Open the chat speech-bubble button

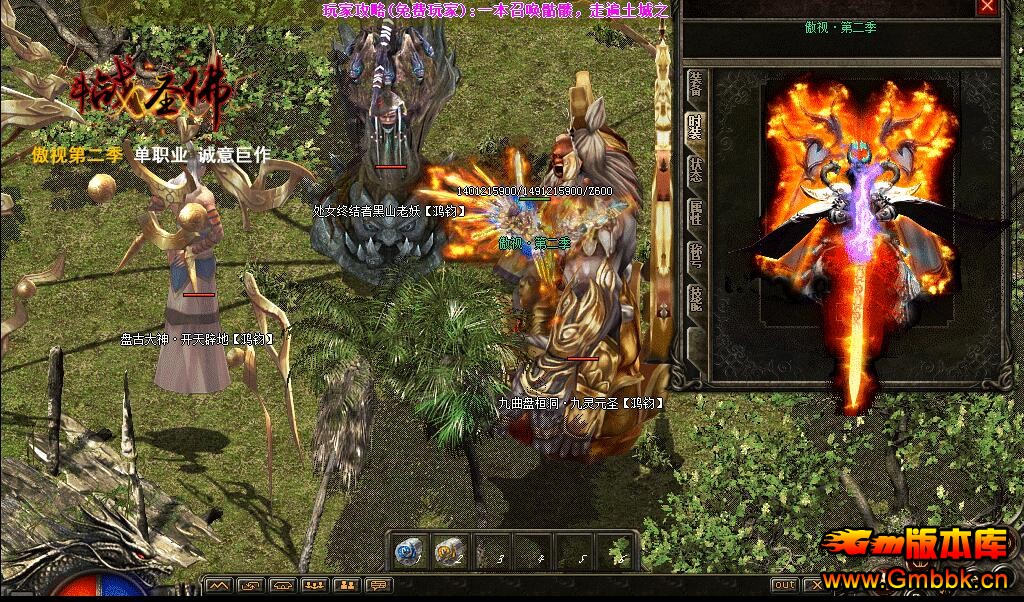pyautogui.click(x=378, y=585)
